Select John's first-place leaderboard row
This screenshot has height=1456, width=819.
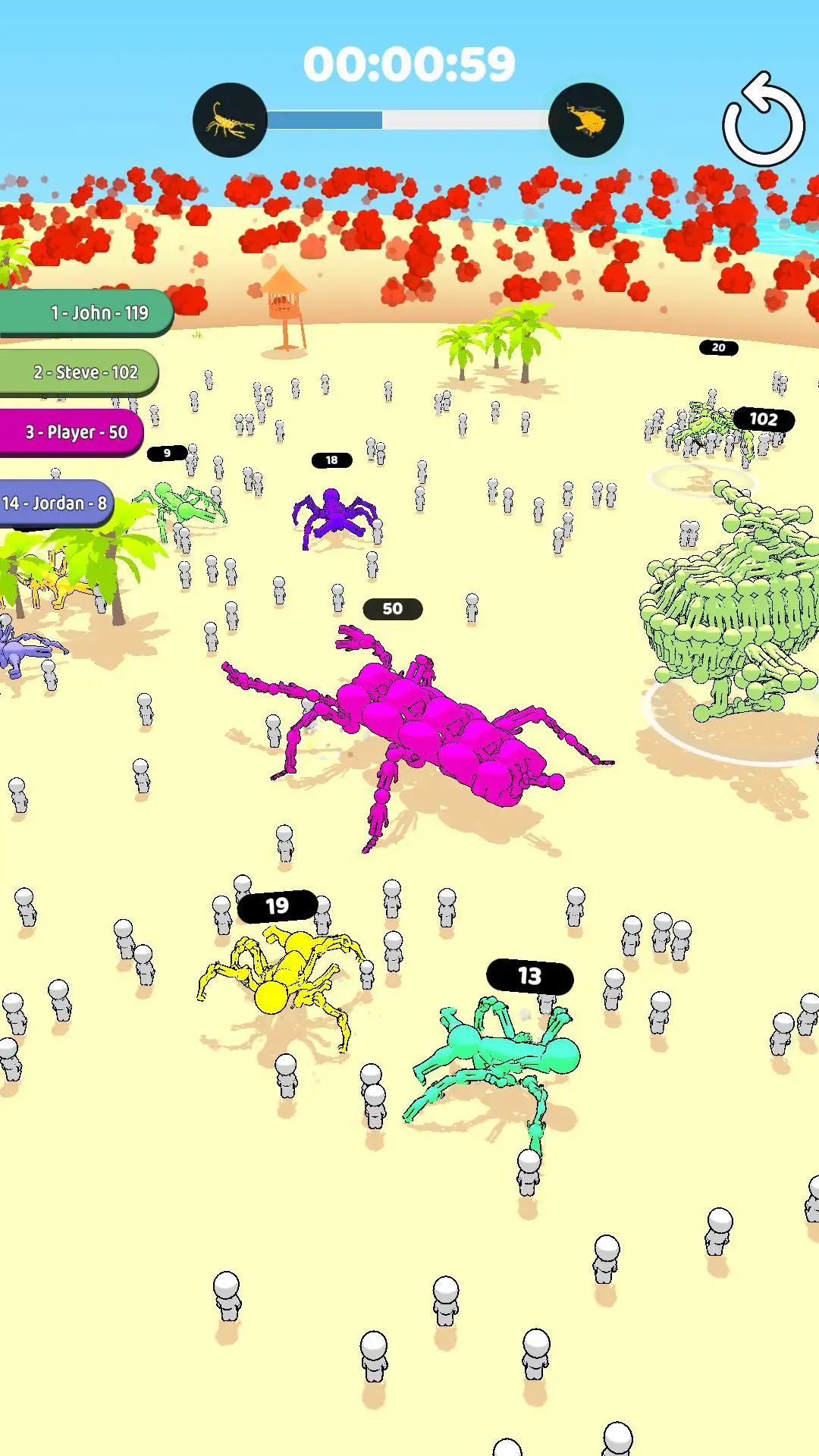coord(87,312)
